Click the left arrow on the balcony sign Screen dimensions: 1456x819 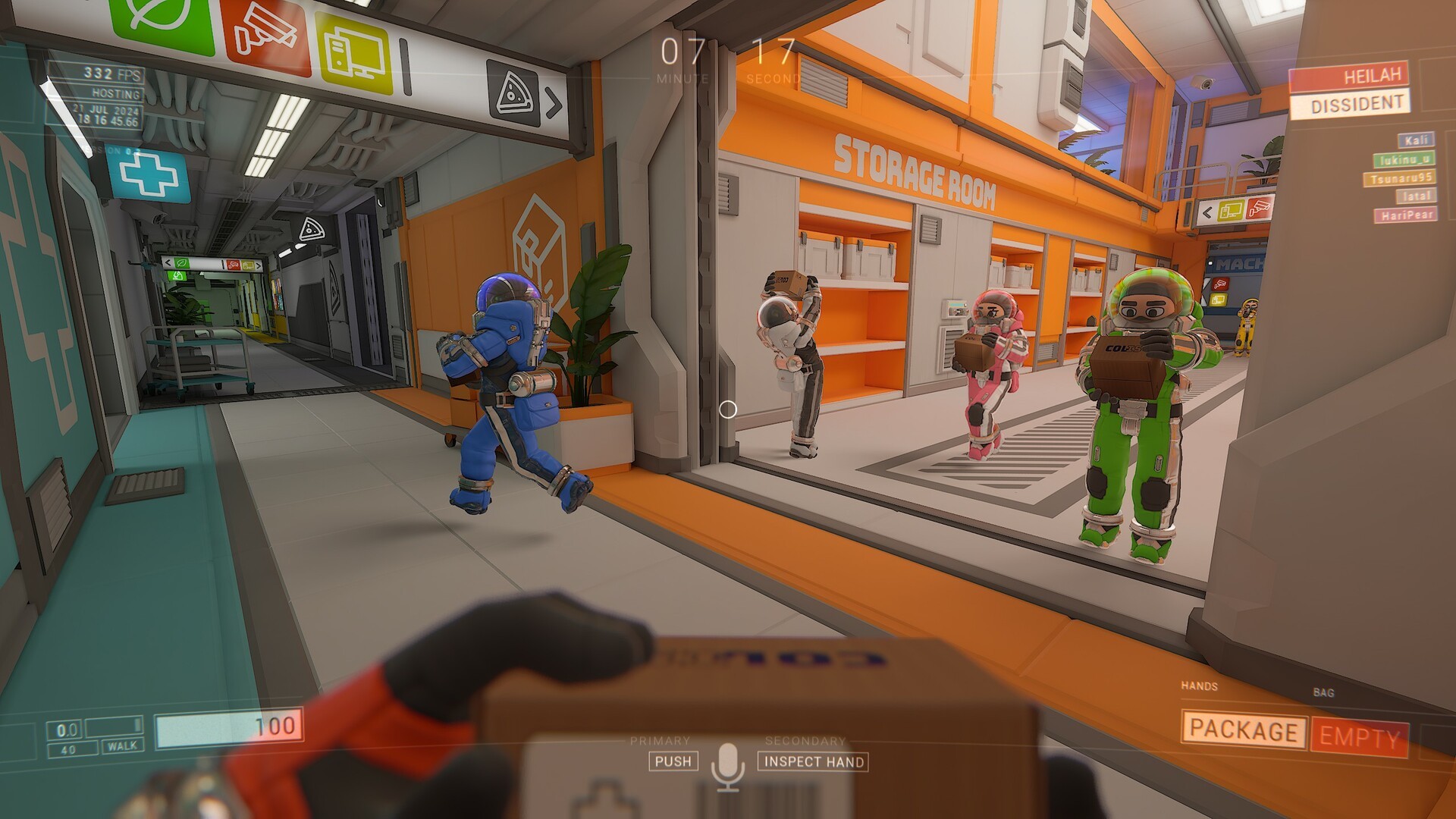tap(1208, 214)
